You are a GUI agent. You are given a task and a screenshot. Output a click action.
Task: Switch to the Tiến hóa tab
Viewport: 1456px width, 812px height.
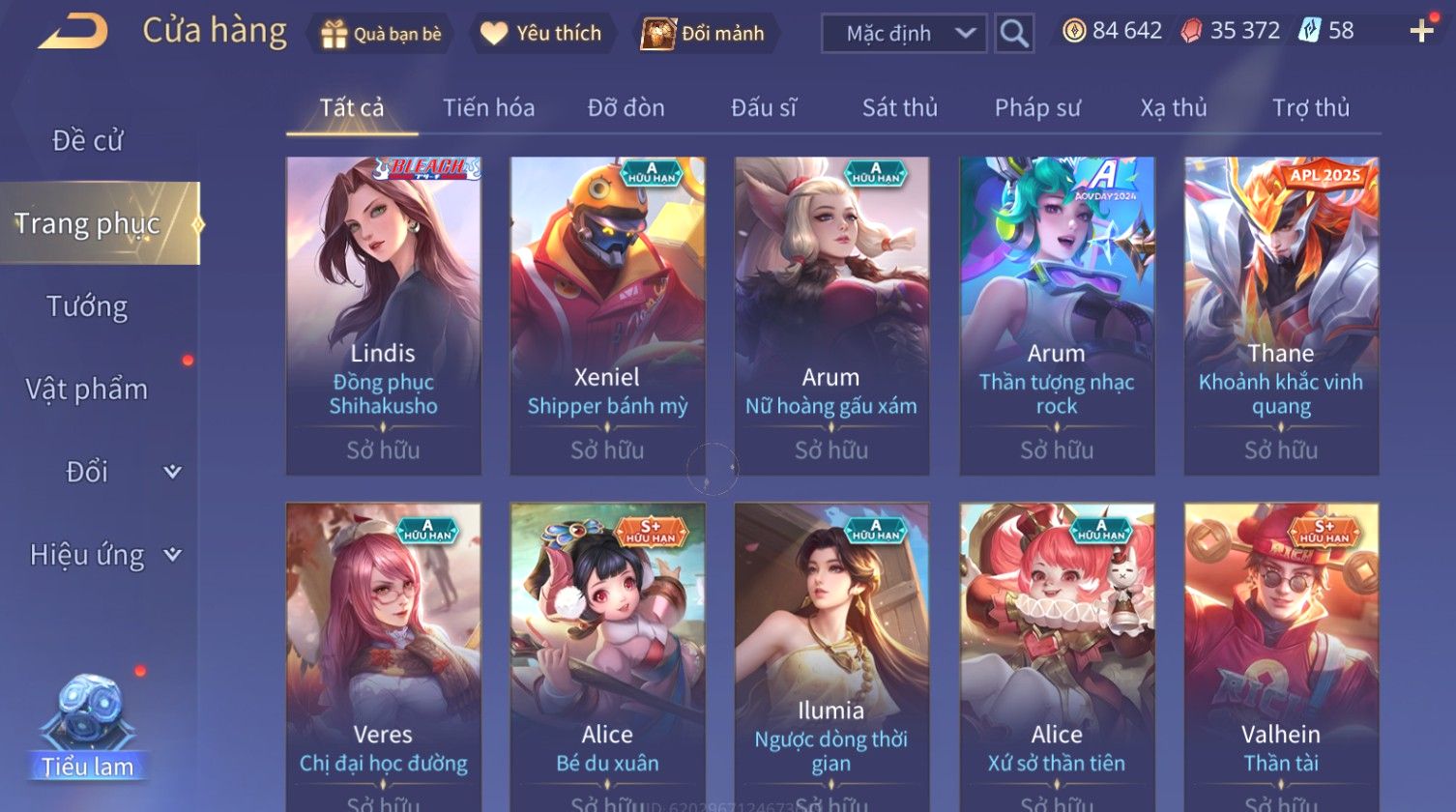[488, 108]
